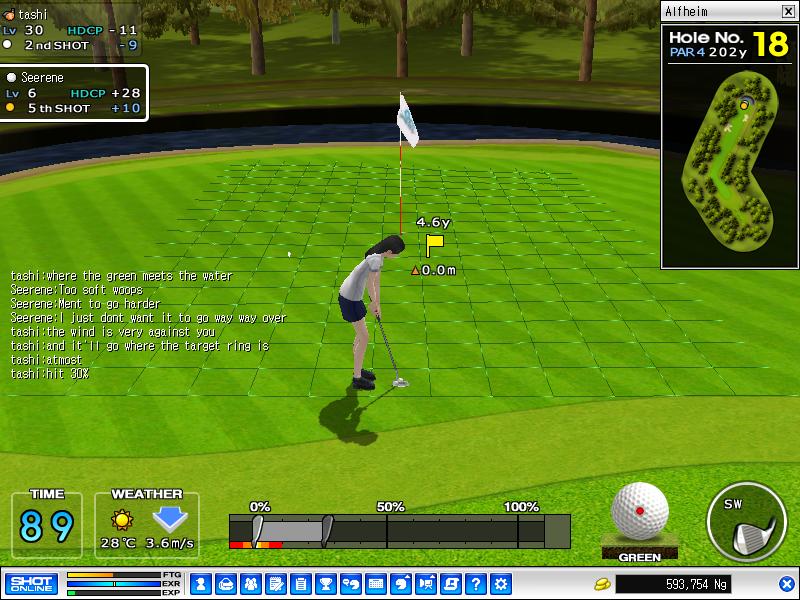Open the camera view icon
The width and height of the screenshot is (800, 600).
[x=426, y=583]
